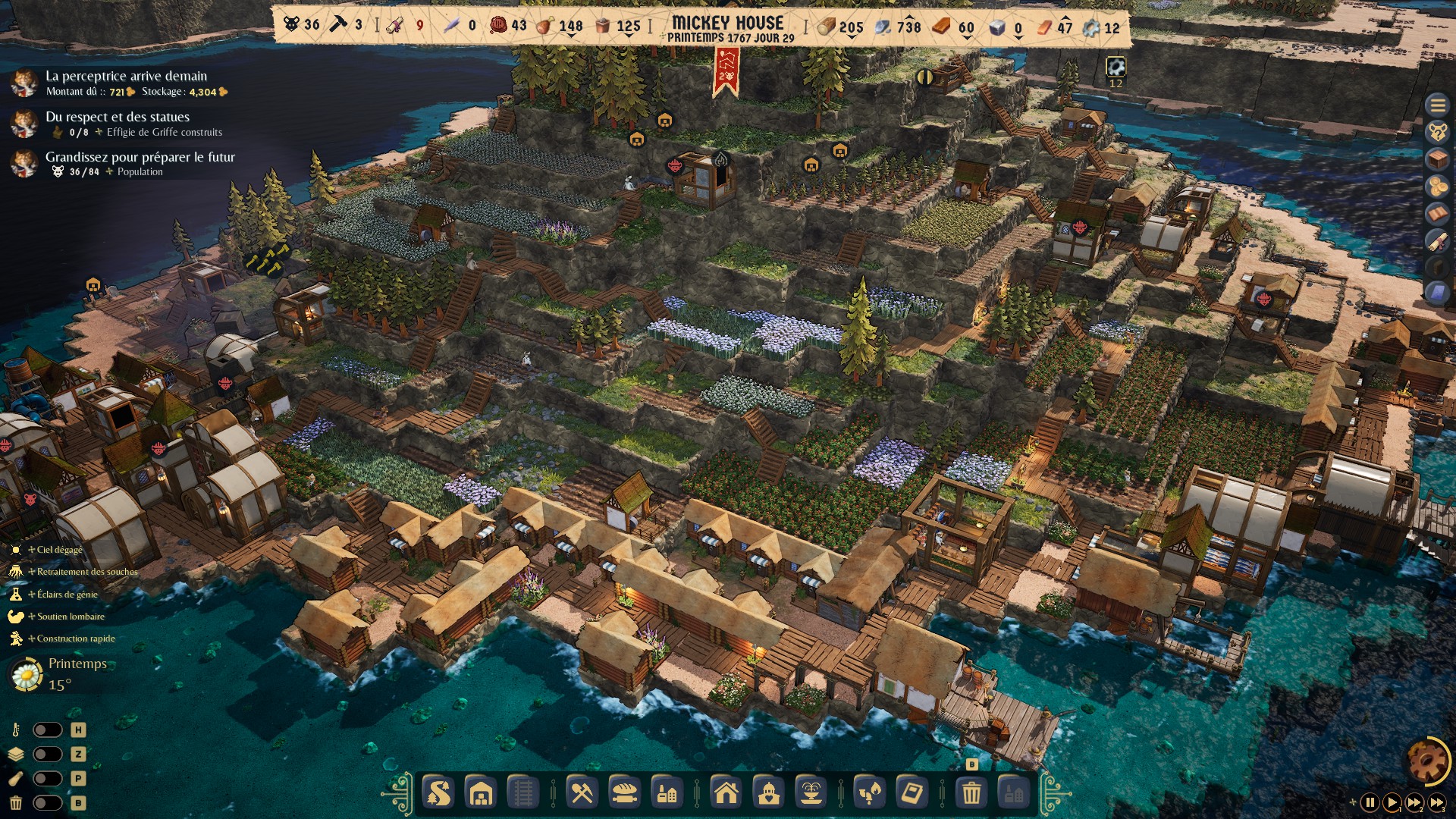
Task: Toggle the stacked layers overlay switch
Action: click(x=47, y=754)
